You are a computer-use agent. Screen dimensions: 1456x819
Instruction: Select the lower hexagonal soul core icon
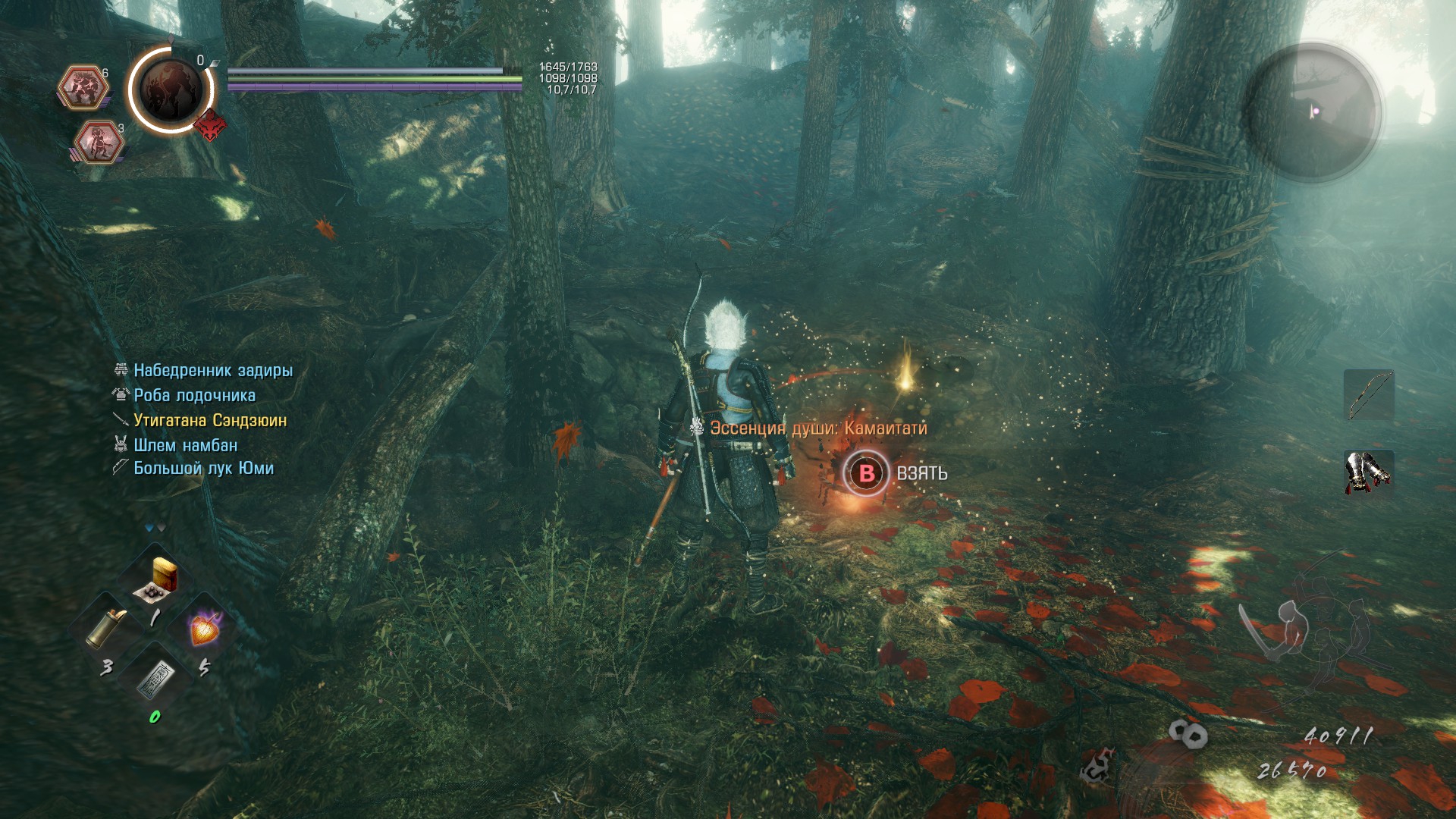(x=99, y=142)
